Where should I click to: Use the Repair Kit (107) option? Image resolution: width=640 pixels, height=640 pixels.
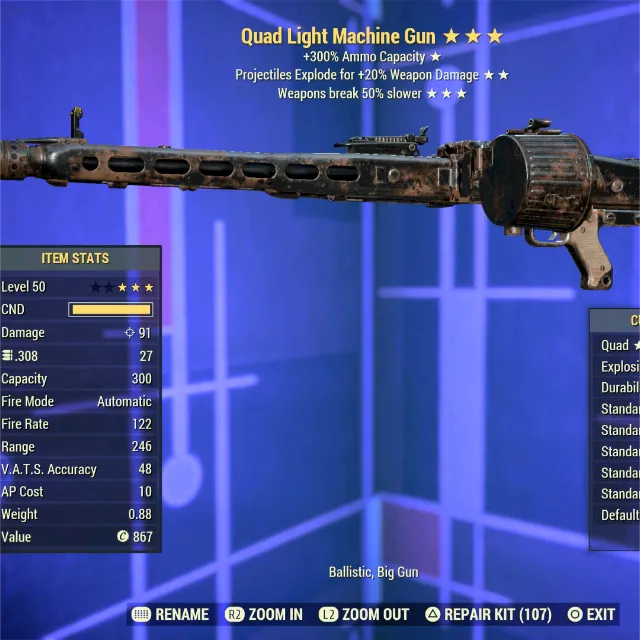[x=487, y=614]
